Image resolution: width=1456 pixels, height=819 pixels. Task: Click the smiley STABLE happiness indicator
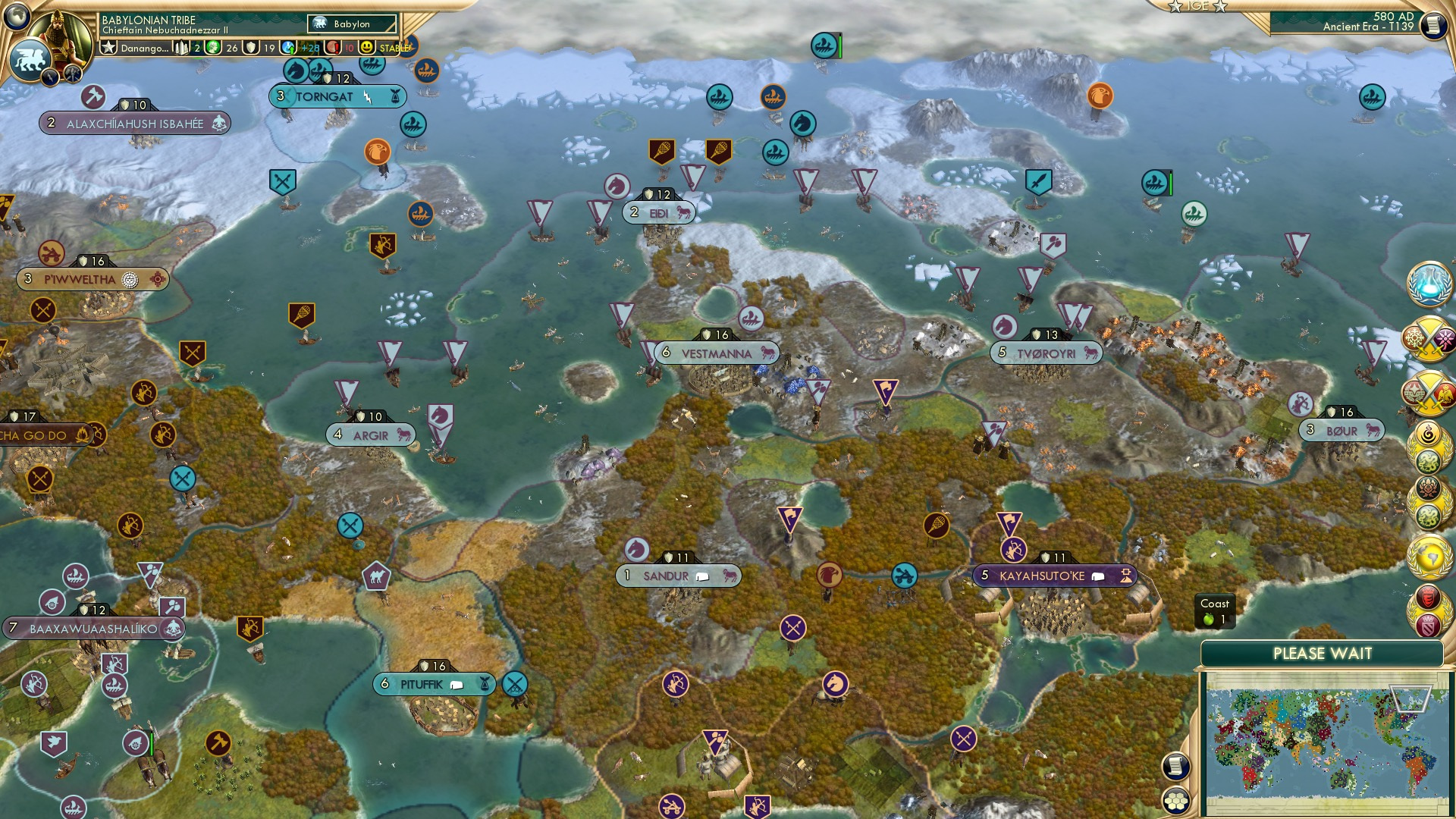[367, 48]
